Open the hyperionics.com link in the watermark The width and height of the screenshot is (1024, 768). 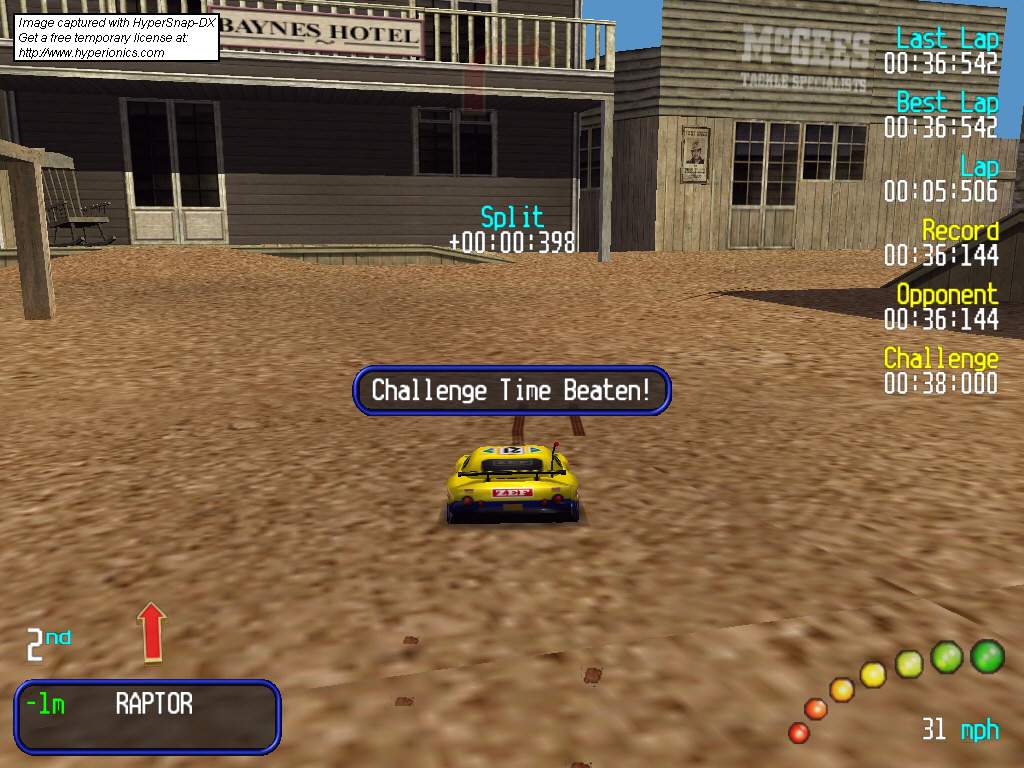[x=91, y=53]
